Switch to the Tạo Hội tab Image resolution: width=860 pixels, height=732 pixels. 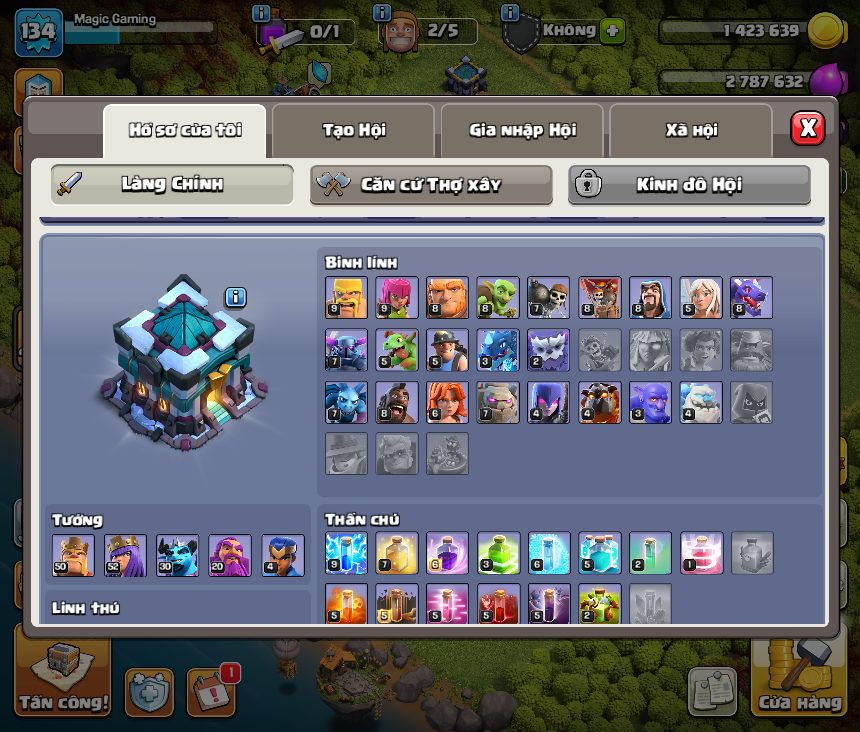tap(353, 130)
